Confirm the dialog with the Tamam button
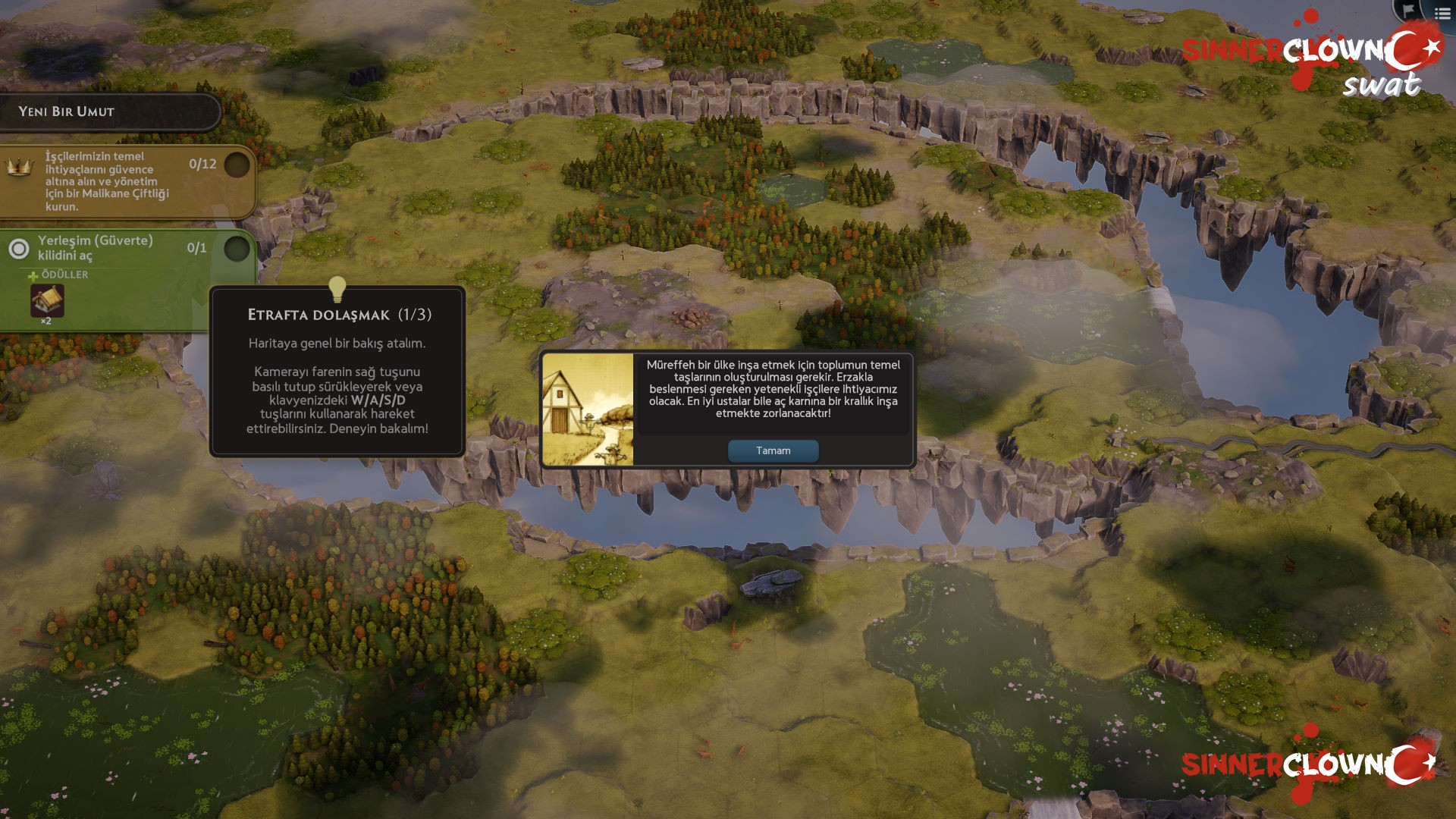Image resolution: width=1456 pixels, height=819 pixels. pyautogui.click(x=773, y=450)
